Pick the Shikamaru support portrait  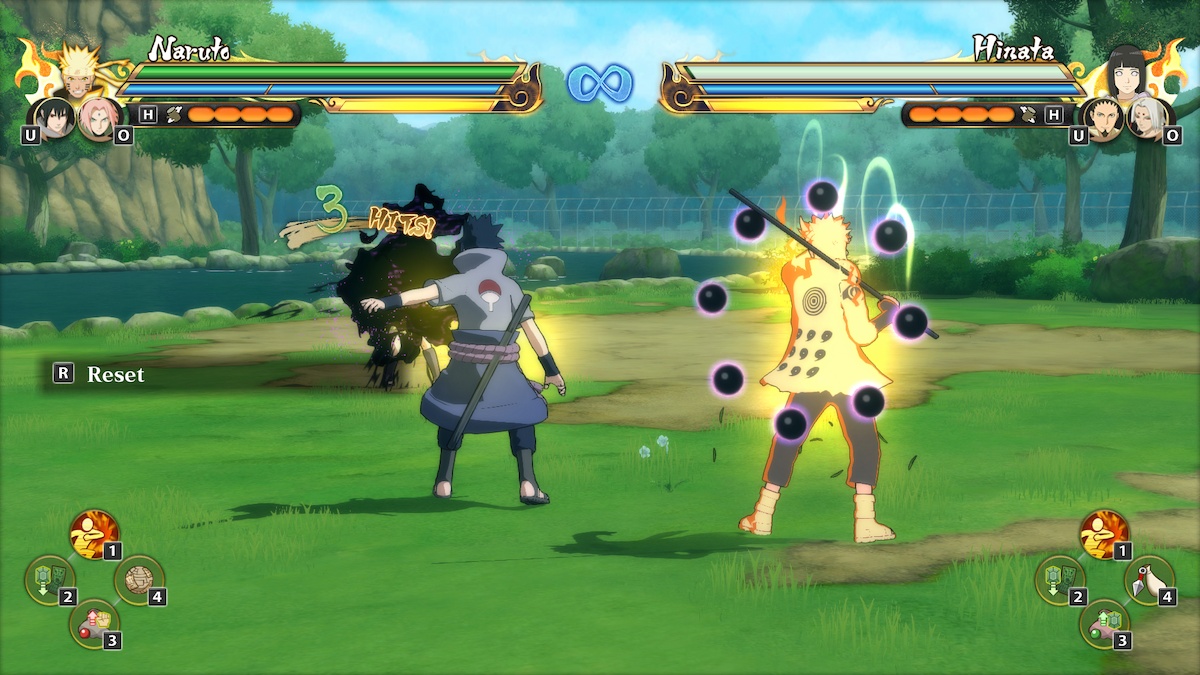pos(1104,118)
